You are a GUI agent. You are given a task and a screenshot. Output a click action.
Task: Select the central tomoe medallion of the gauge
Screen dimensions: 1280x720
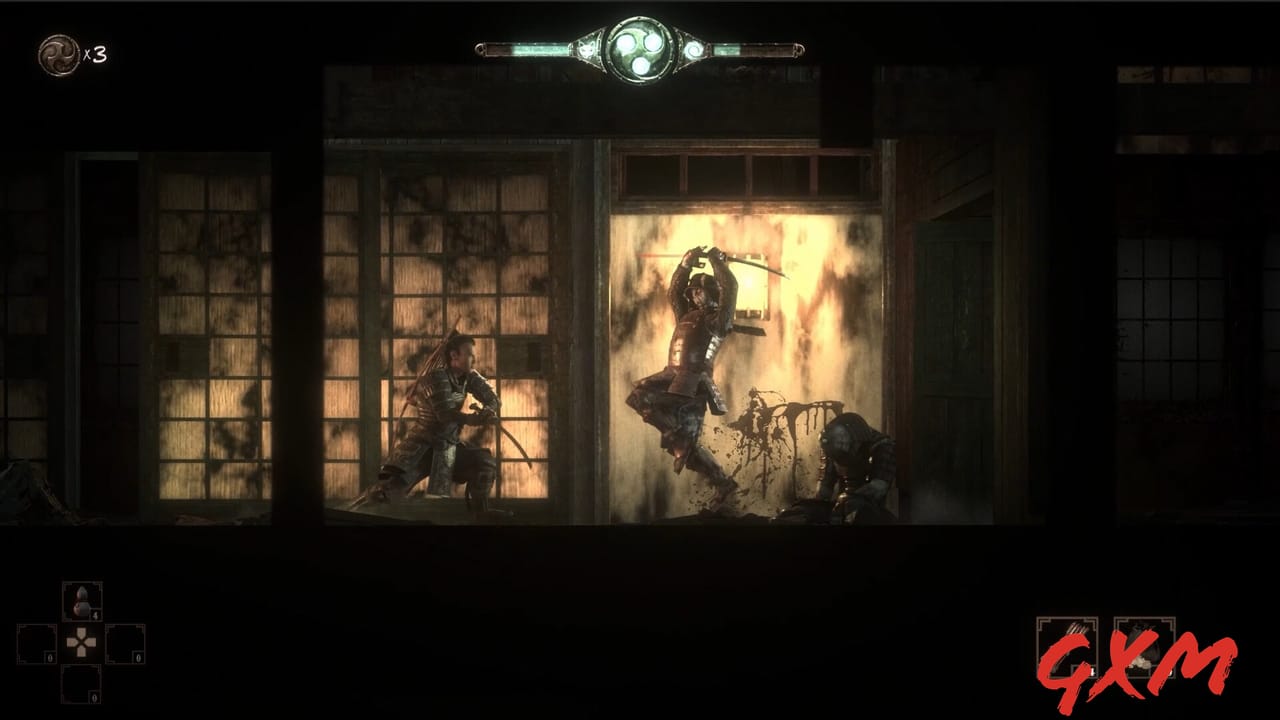(640, 45)
